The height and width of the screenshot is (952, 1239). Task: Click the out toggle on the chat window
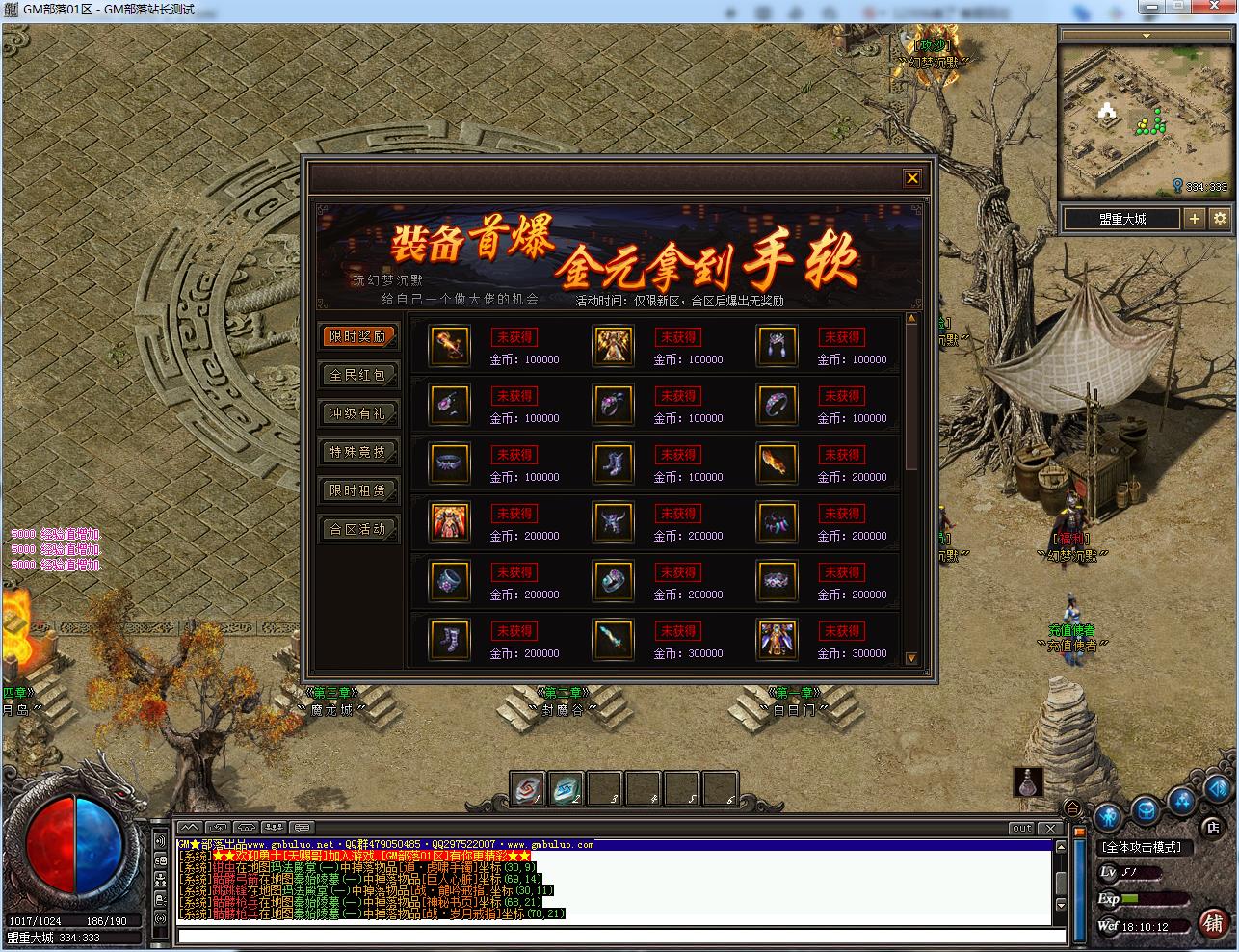1023,829
